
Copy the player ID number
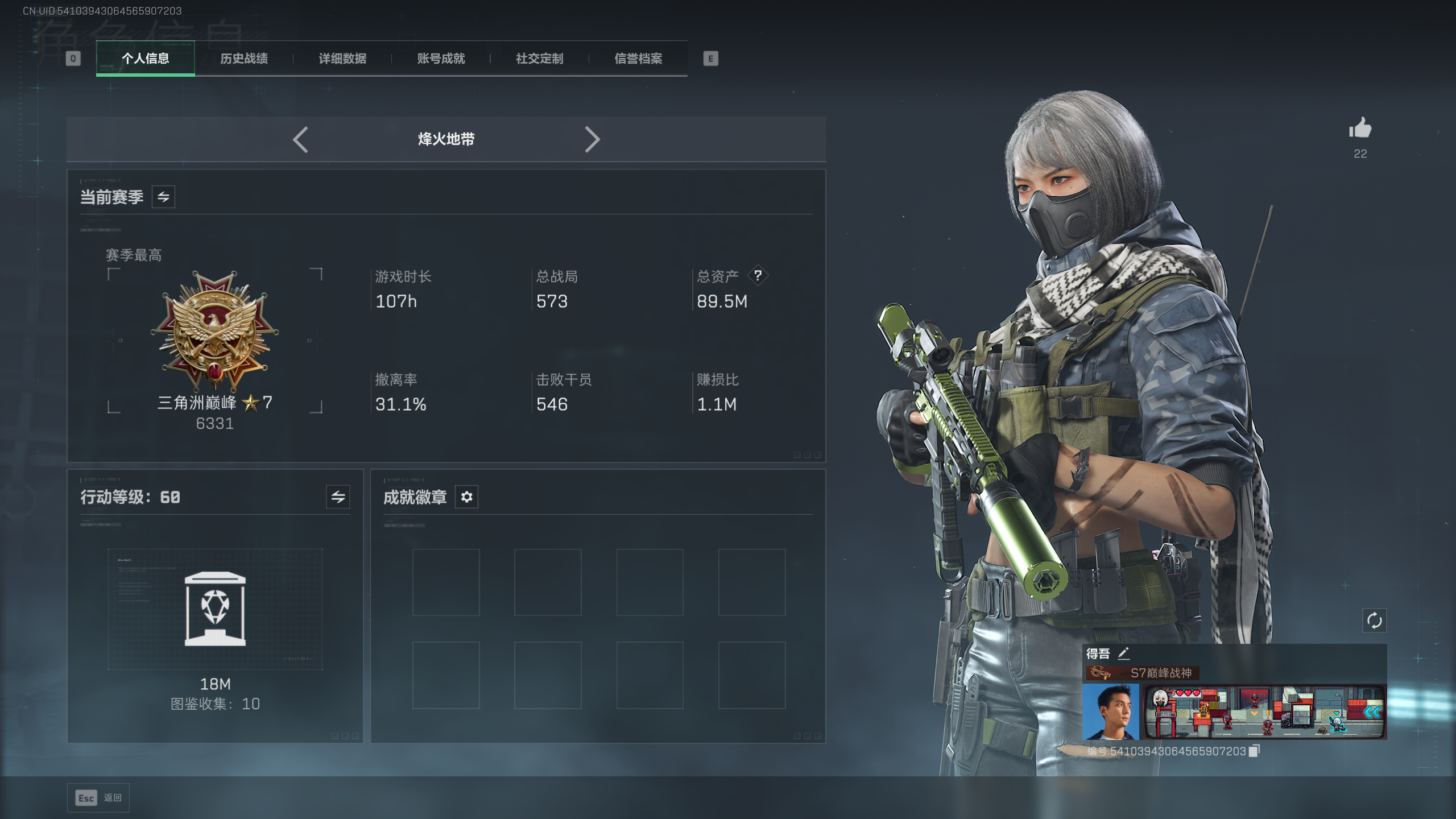pyautogui.click(x=1254, y=751)
